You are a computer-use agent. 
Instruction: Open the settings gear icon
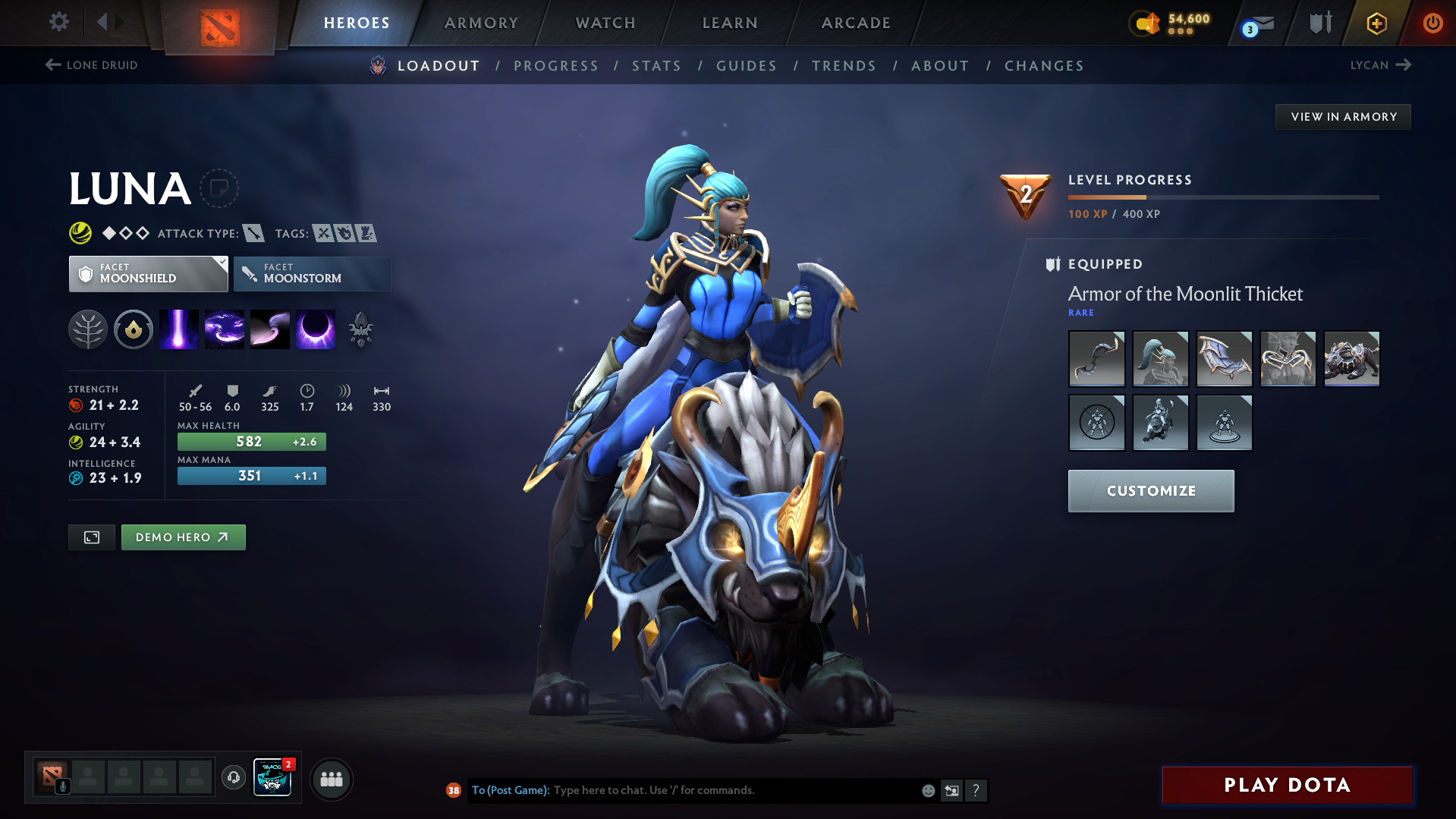click(x=58, y=22)
